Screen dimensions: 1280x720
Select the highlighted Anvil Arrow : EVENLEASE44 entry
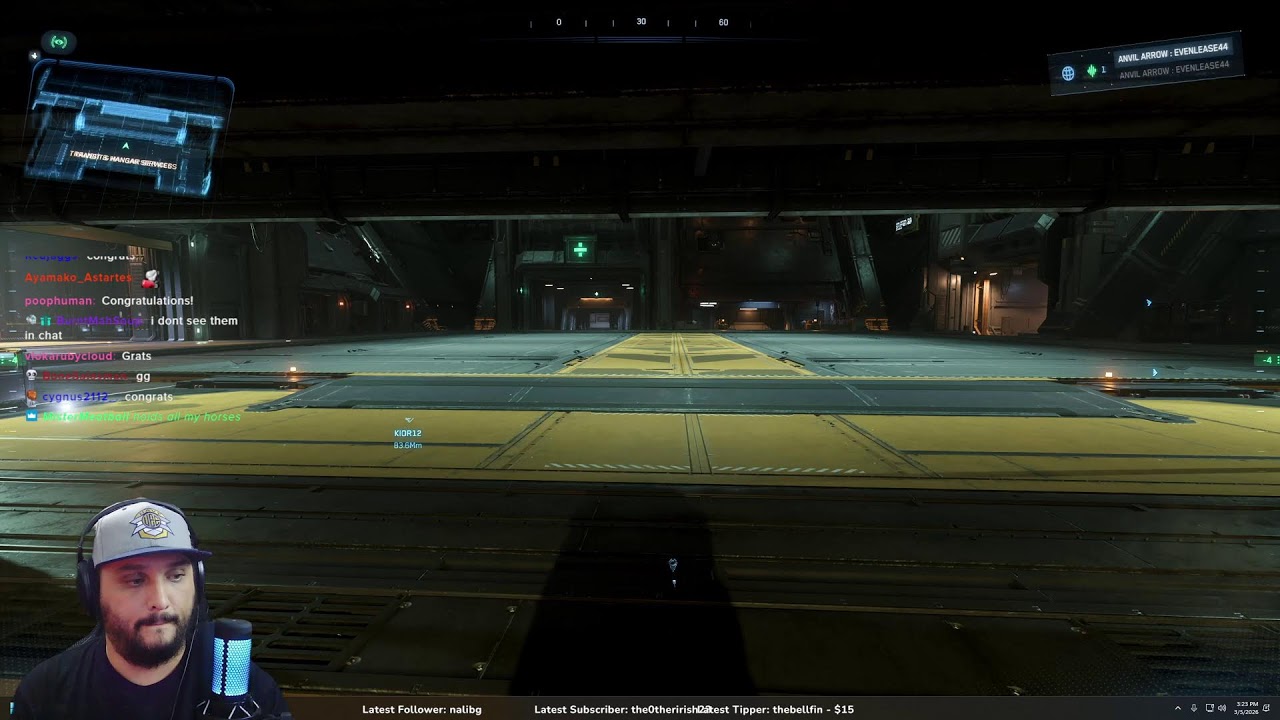1172,51
